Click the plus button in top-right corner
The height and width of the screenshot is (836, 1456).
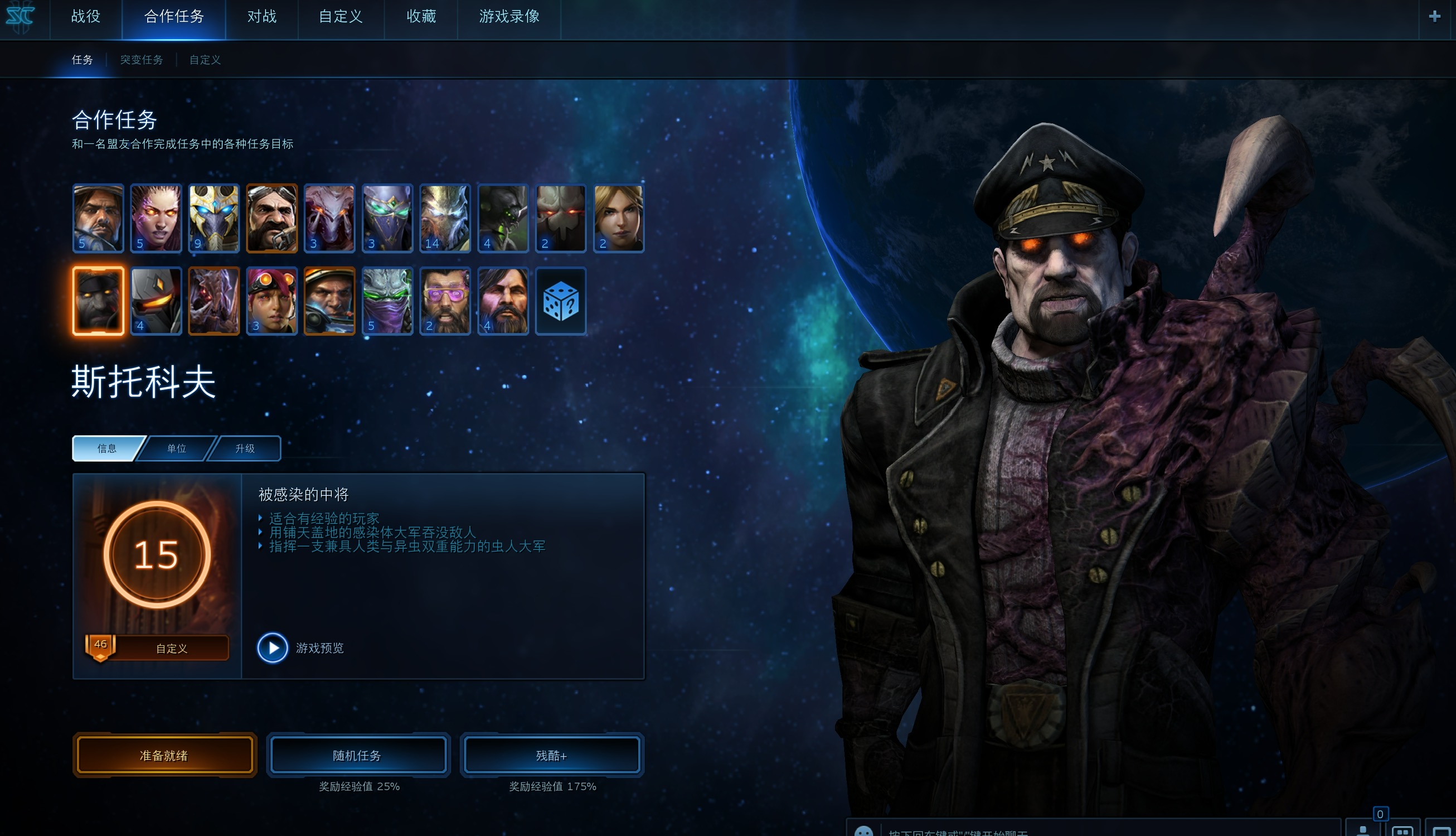coord(1434,17)
